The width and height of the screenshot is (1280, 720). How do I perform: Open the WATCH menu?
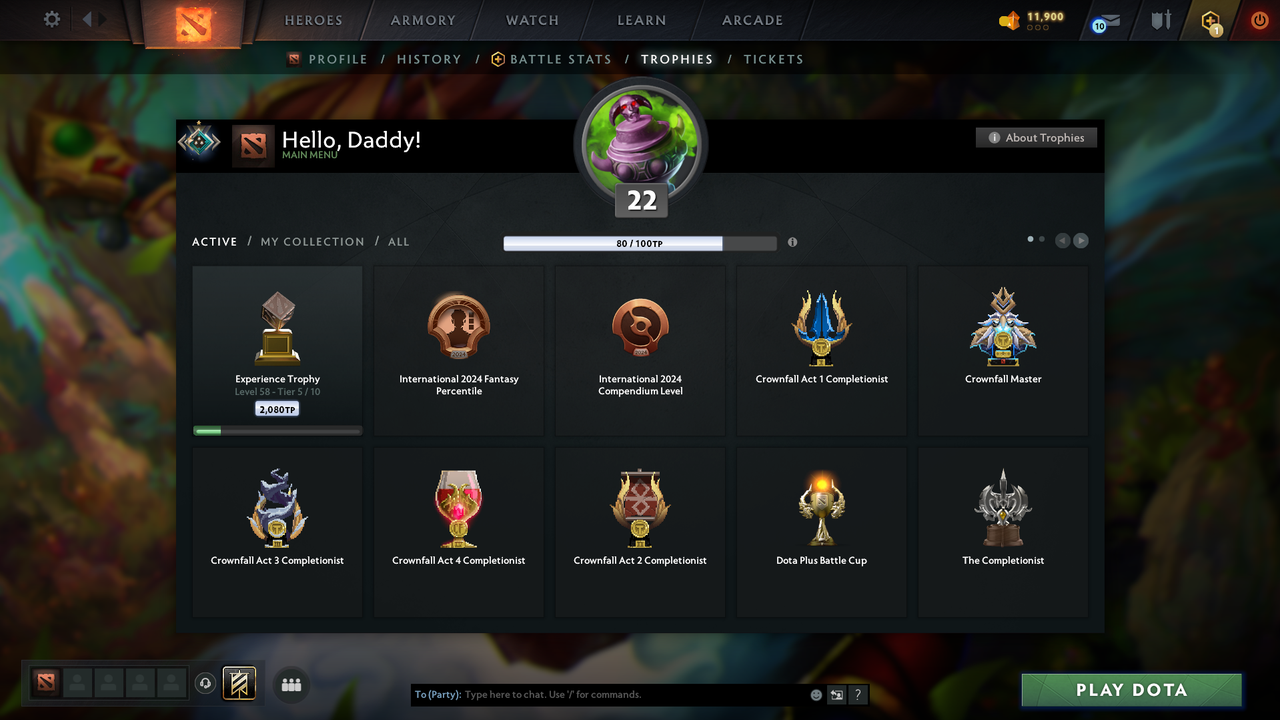[531, 20]
